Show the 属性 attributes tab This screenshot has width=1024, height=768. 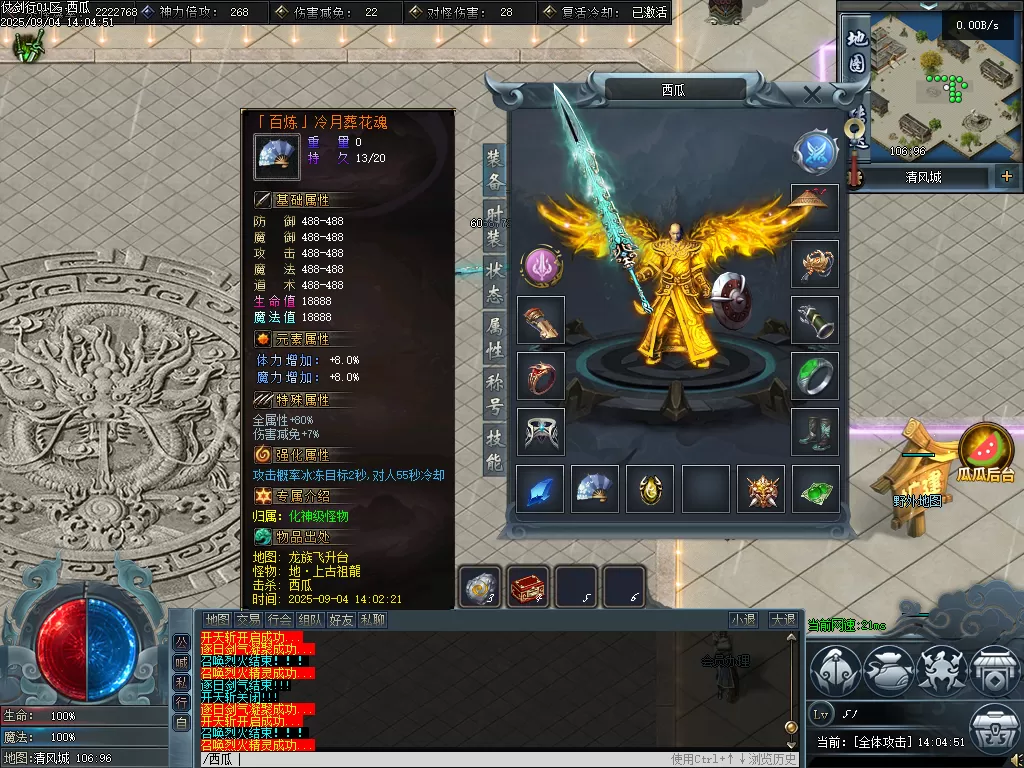coord(495,338)
